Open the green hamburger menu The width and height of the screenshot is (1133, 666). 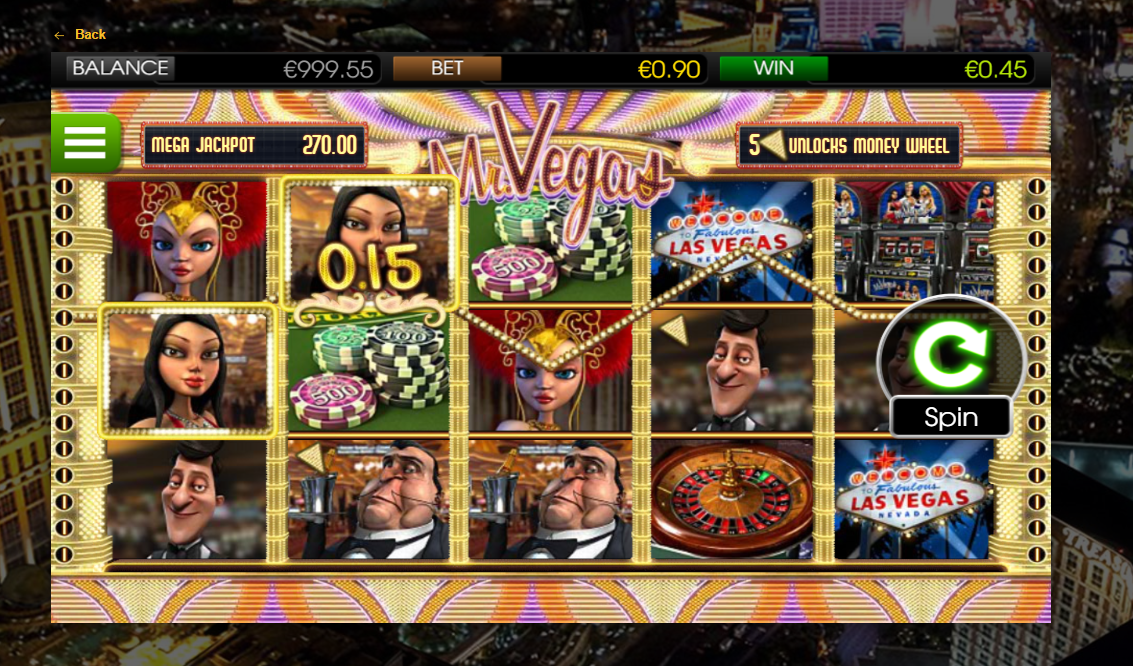[86, 143]
